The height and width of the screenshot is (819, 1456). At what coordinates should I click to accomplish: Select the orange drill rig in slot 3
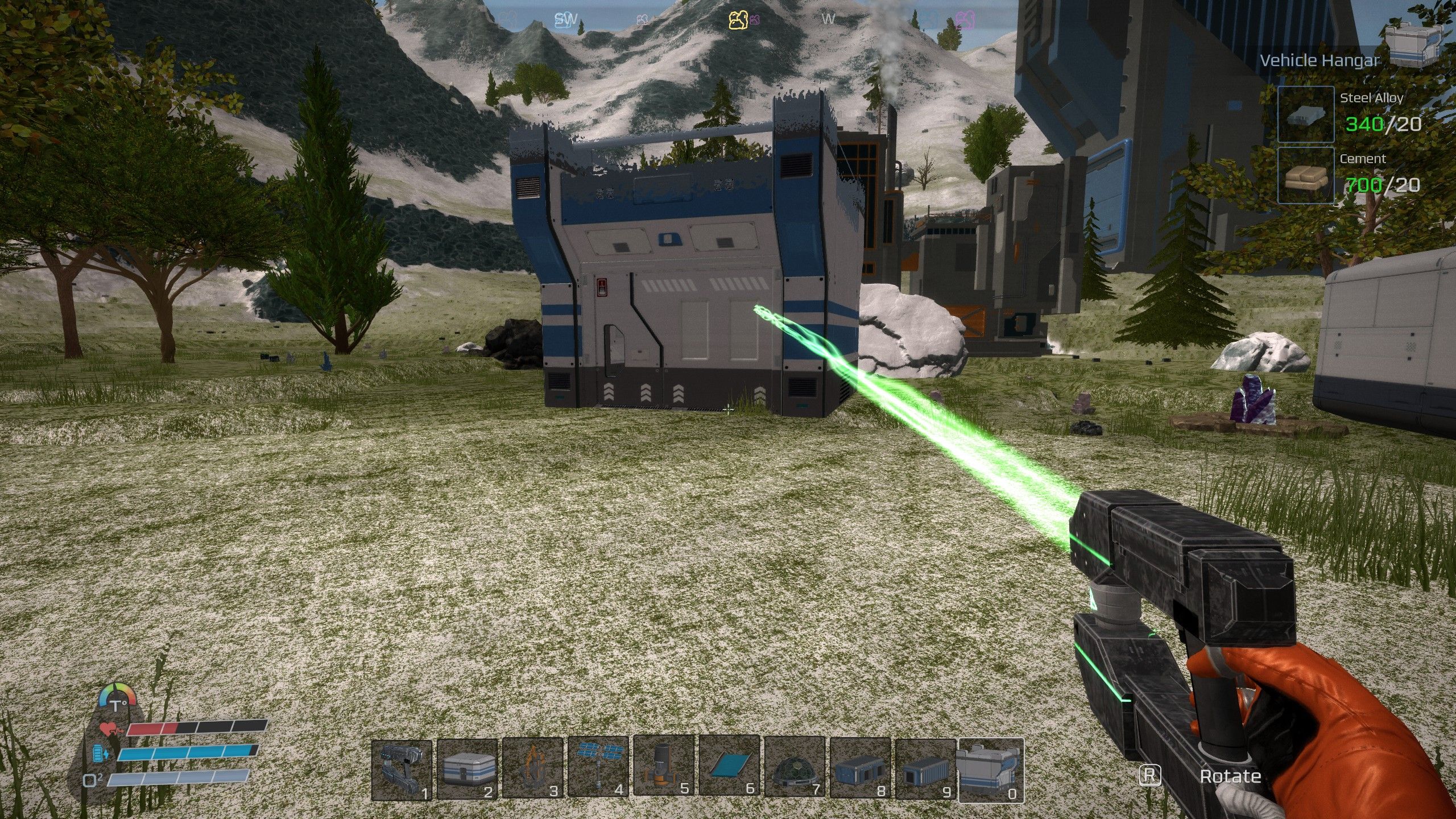[533, 770]
